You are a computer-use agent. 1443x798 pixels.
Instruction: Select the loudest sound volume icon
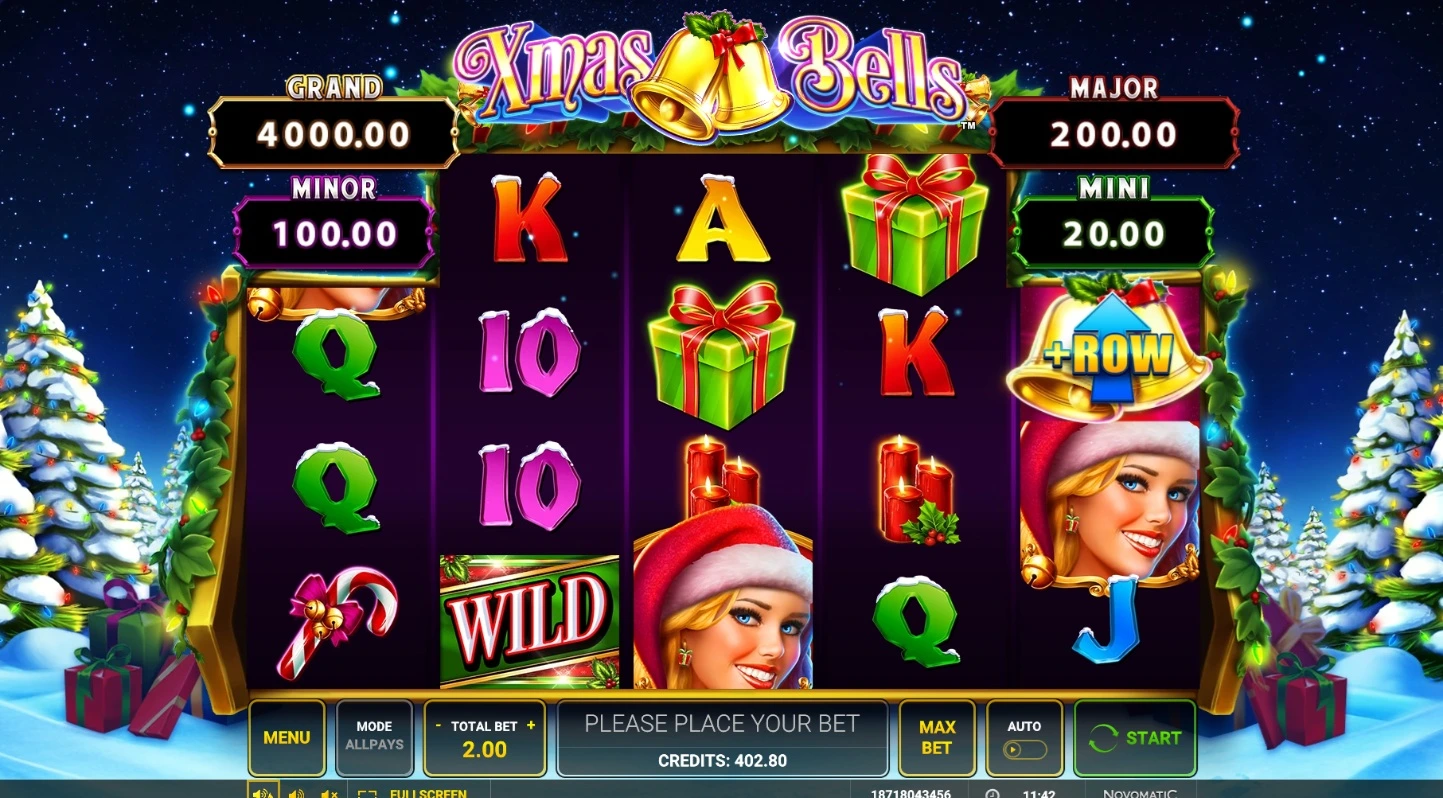coord(263,793)
